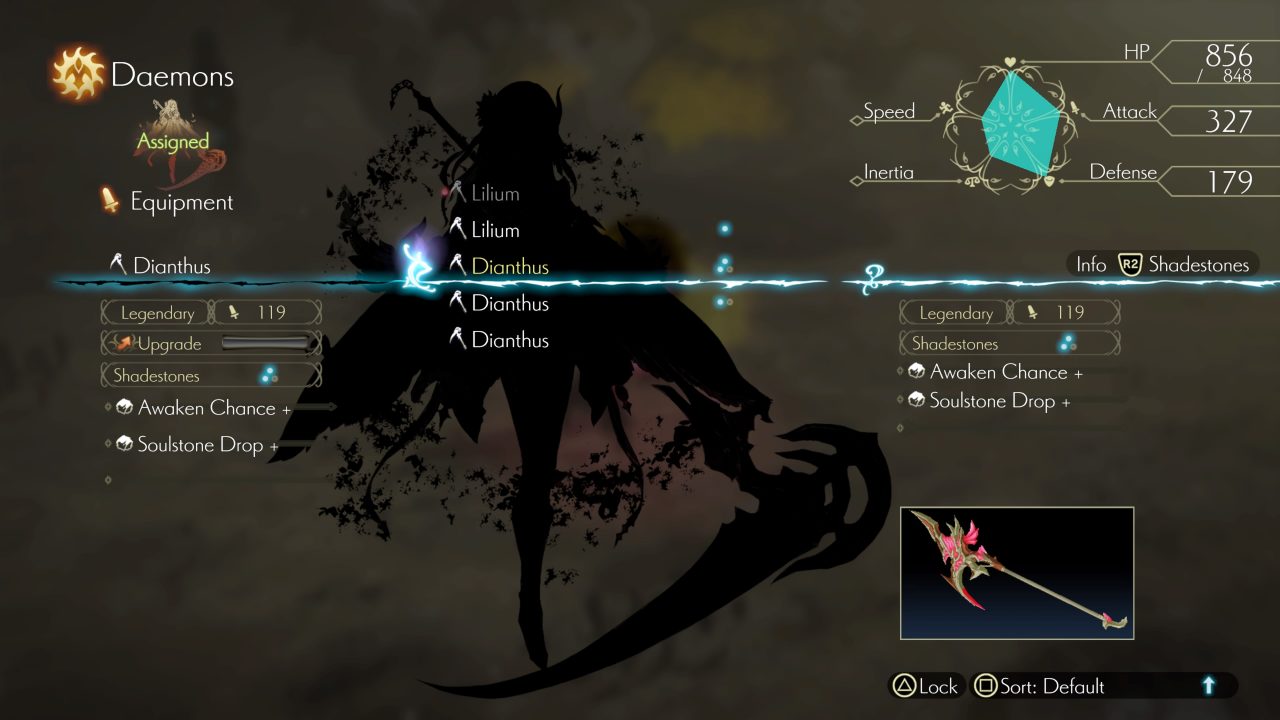Choose the greyed-out Lilium weapon entry

494,194
